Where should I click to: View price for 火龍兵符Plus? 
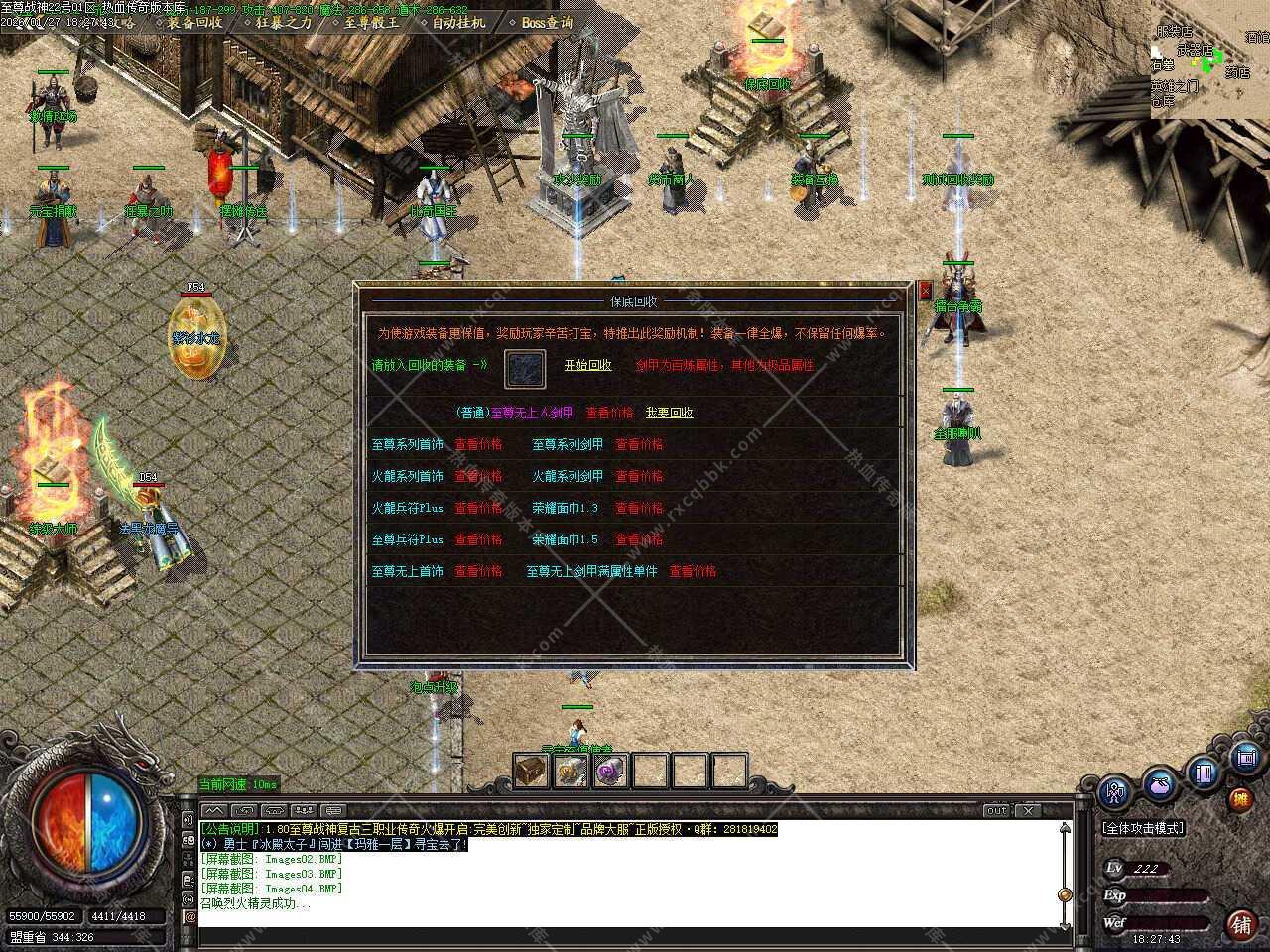click(x=478, y=508)
